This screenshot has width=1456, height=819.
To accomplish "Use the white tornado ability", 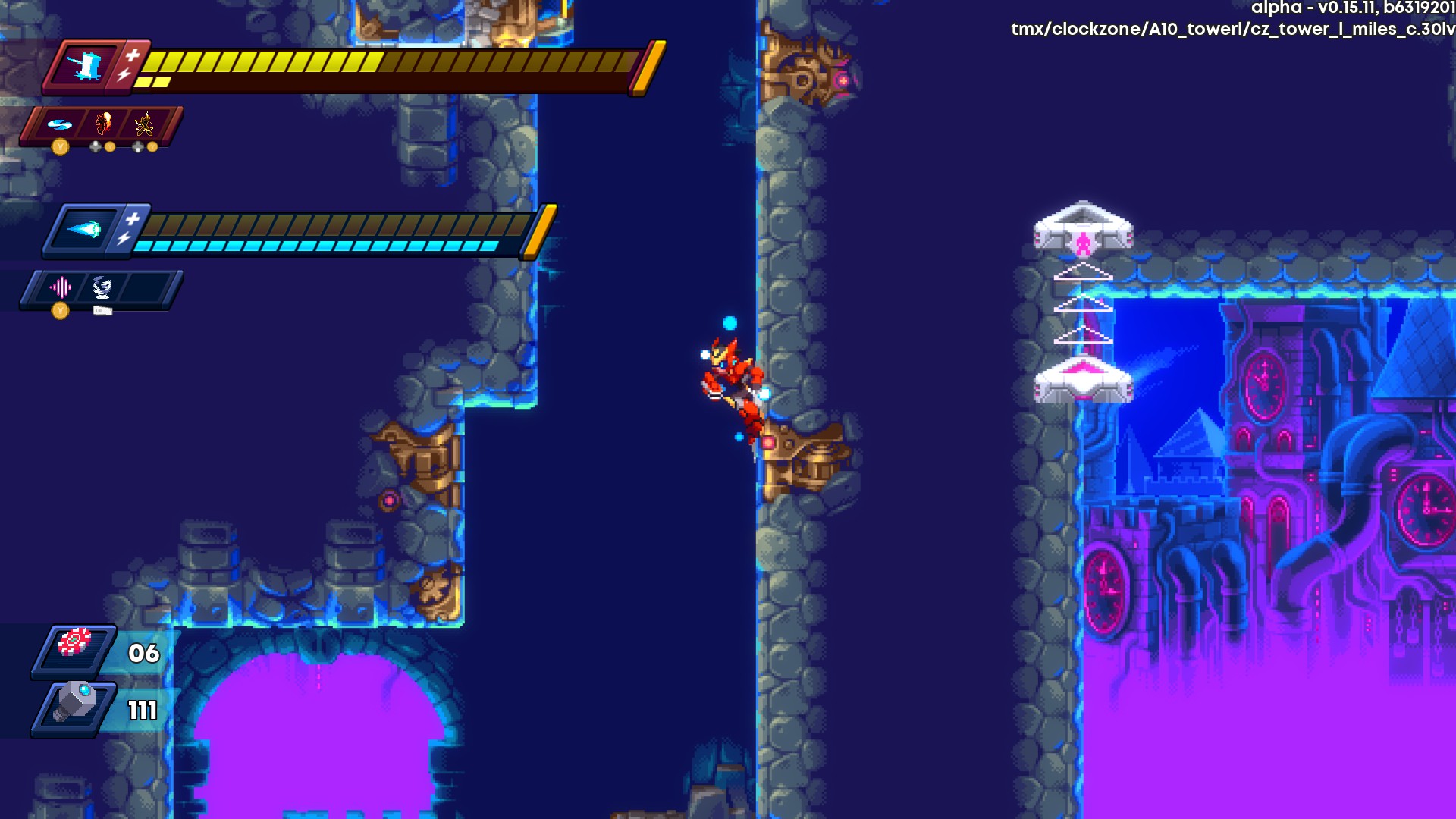I will click(102, 287).
